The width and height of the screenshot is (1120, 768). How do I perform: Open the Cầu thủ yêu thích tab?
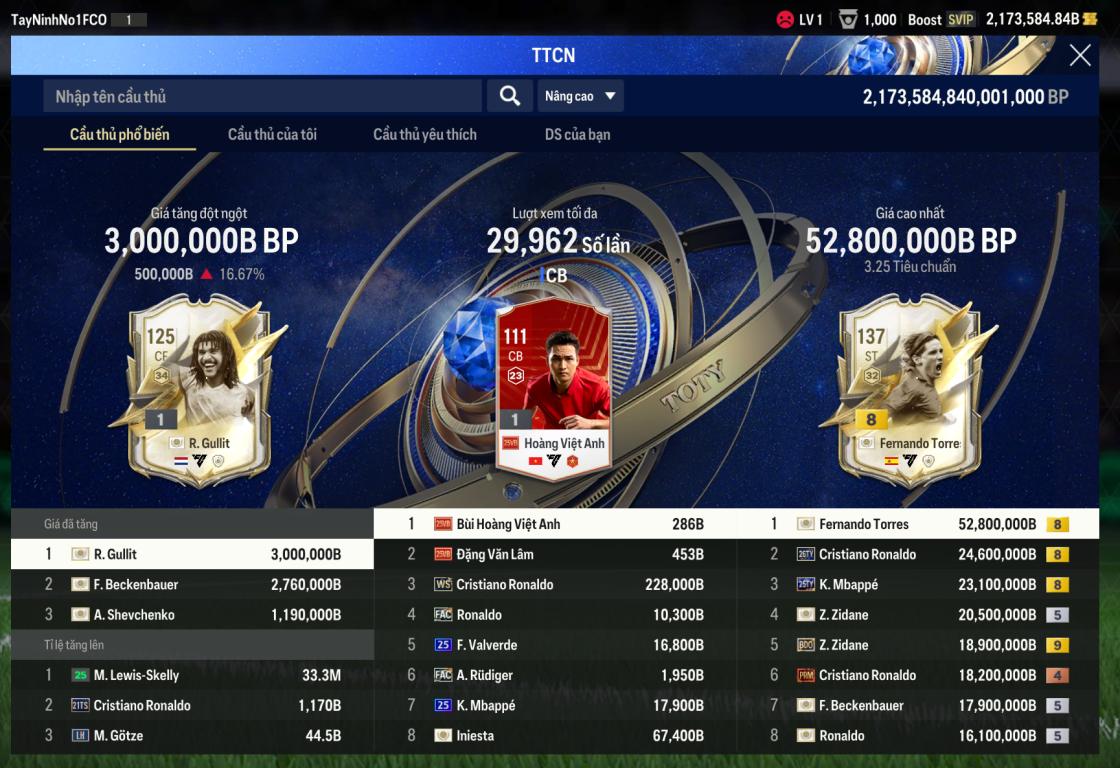click(x=425, y=134)
